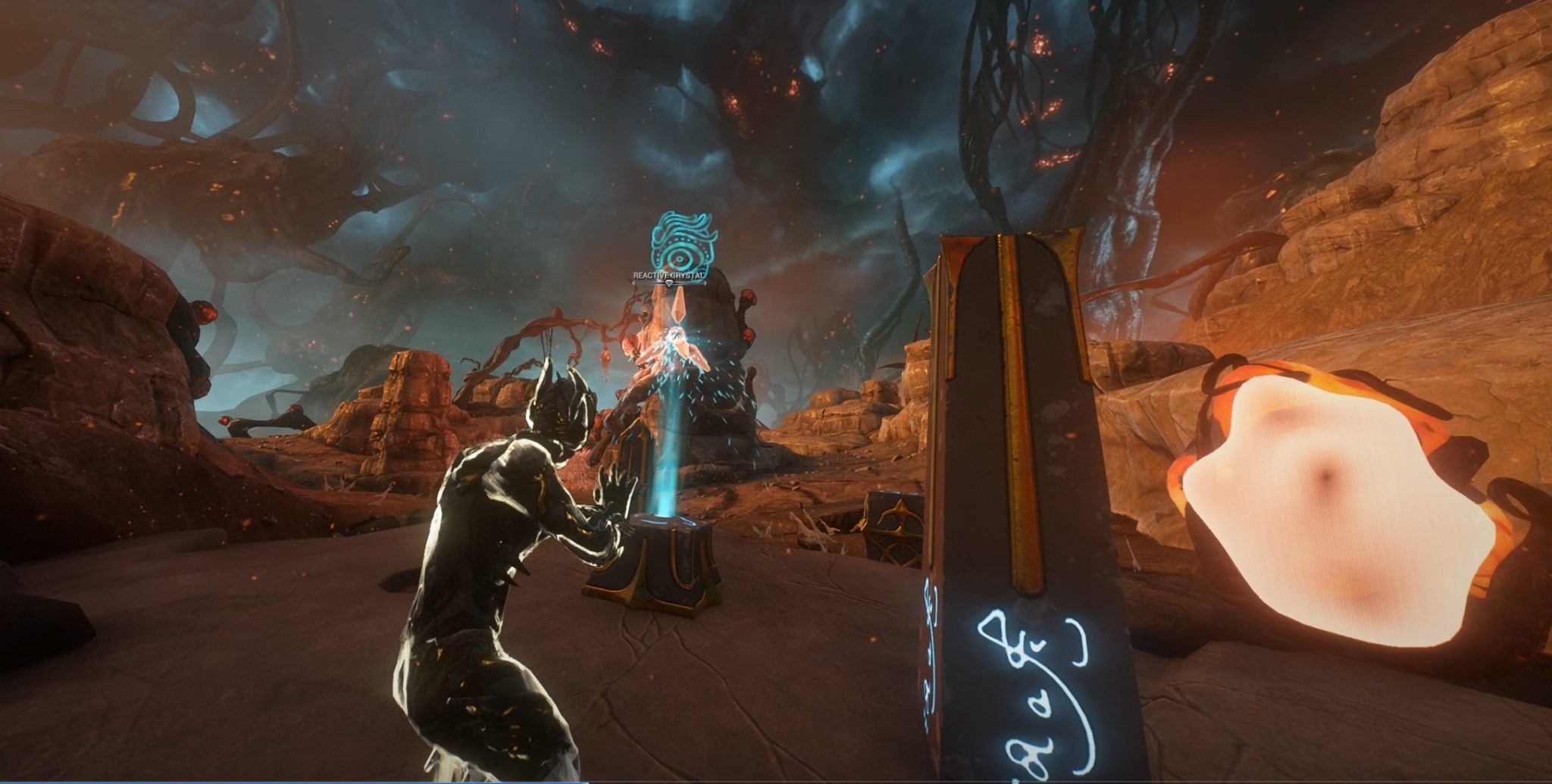Click the right bracket of the objective marker

(x=706, y=283)
